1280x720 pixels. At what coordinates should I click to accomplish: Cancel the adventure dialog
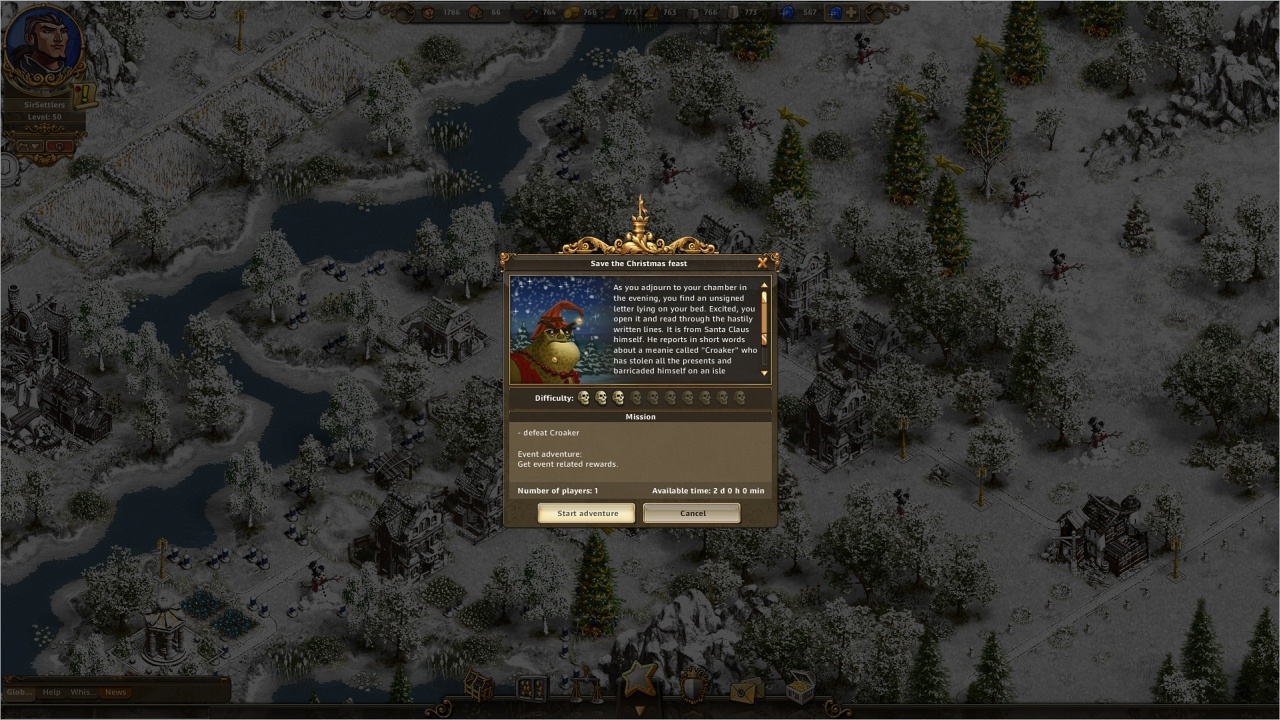(x=692, y=513)
